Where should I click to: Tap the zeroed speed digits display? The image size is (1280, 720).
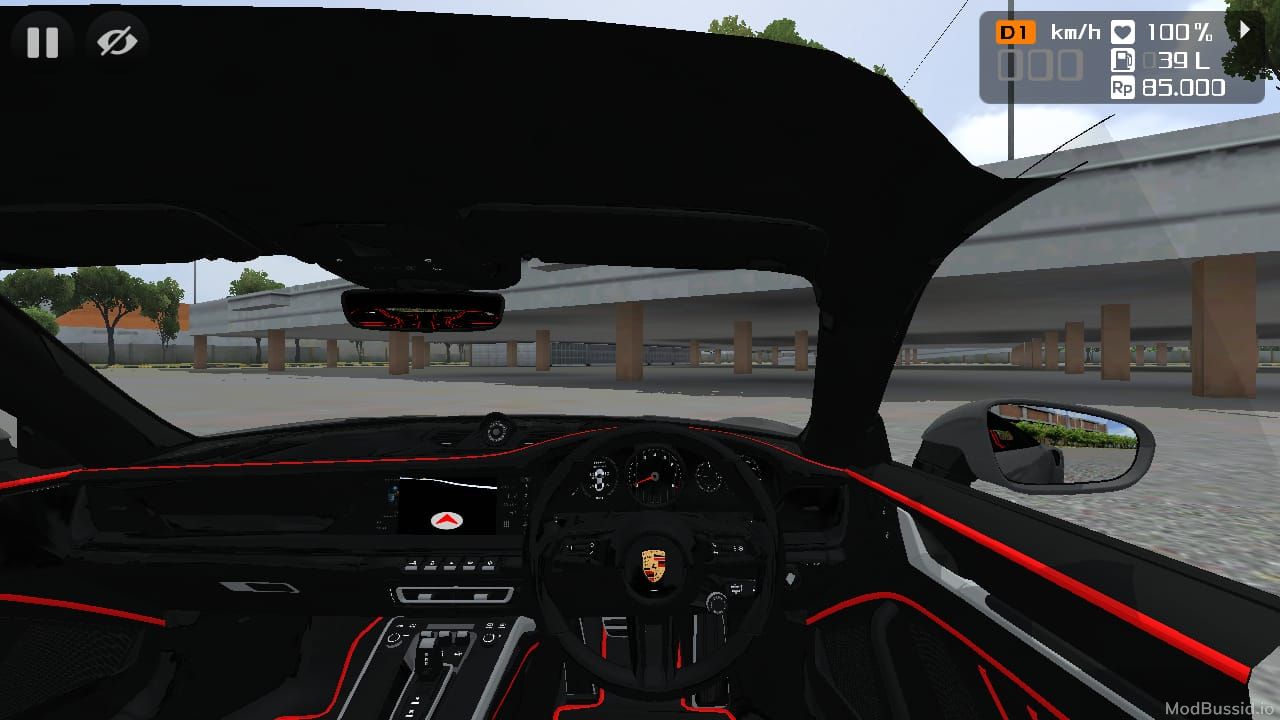coord(1040,65)
